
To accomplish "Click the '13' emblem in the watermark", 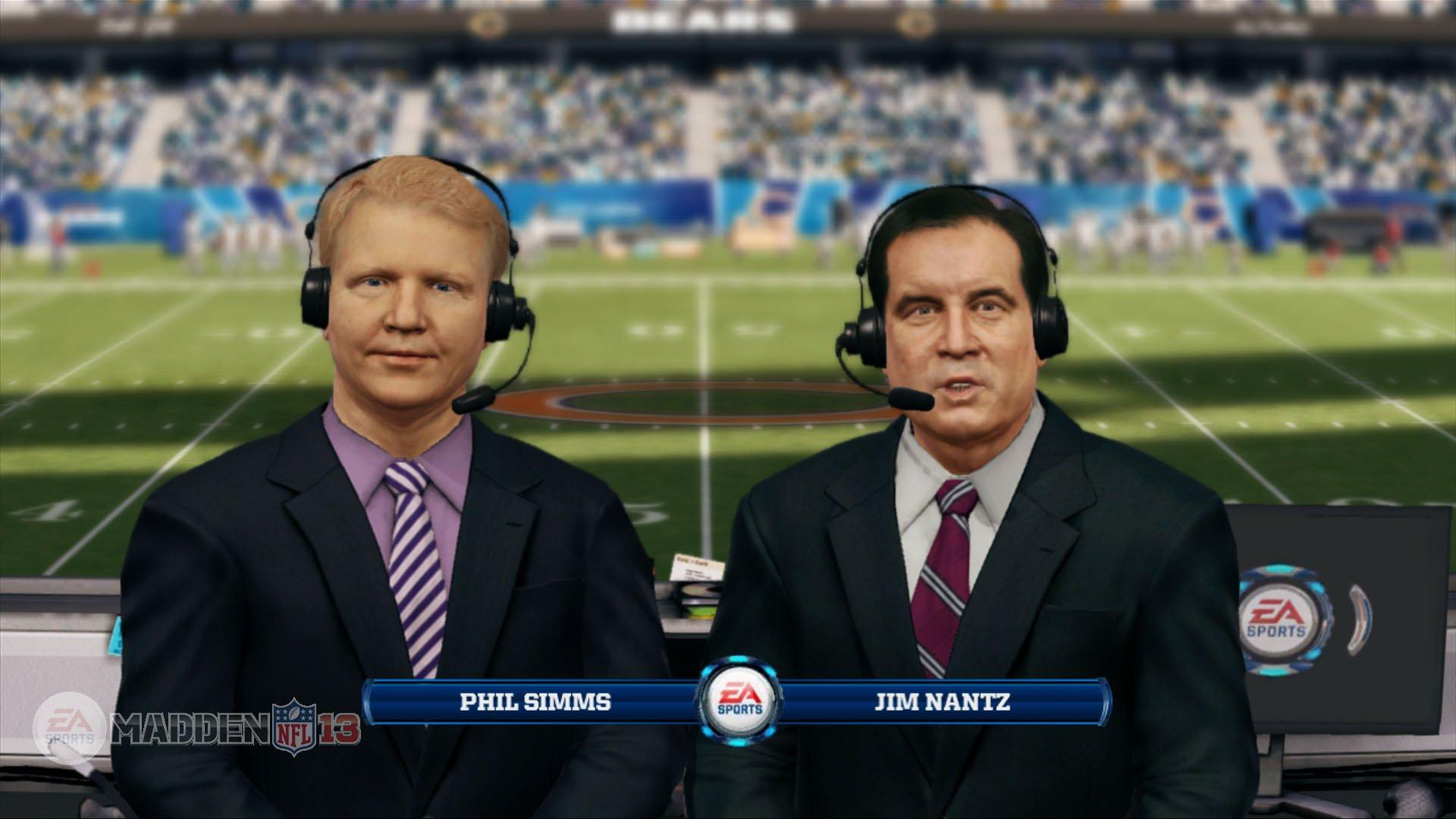I will (x=338, y=728).
